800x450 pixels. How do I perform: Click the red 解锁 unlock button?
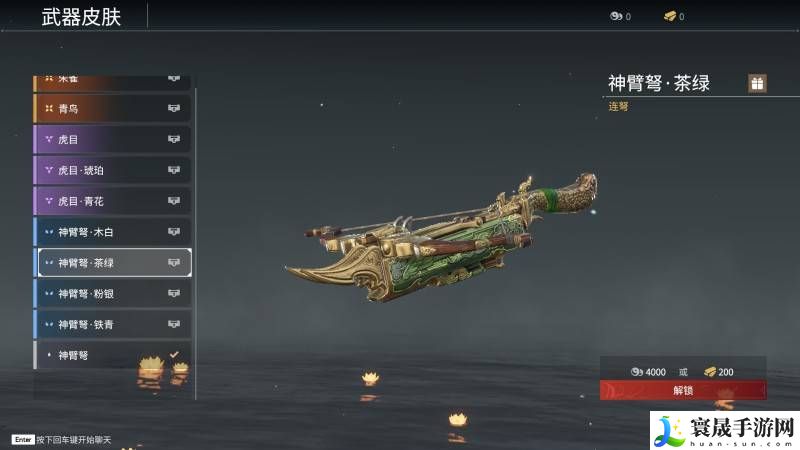coord(683,391)
